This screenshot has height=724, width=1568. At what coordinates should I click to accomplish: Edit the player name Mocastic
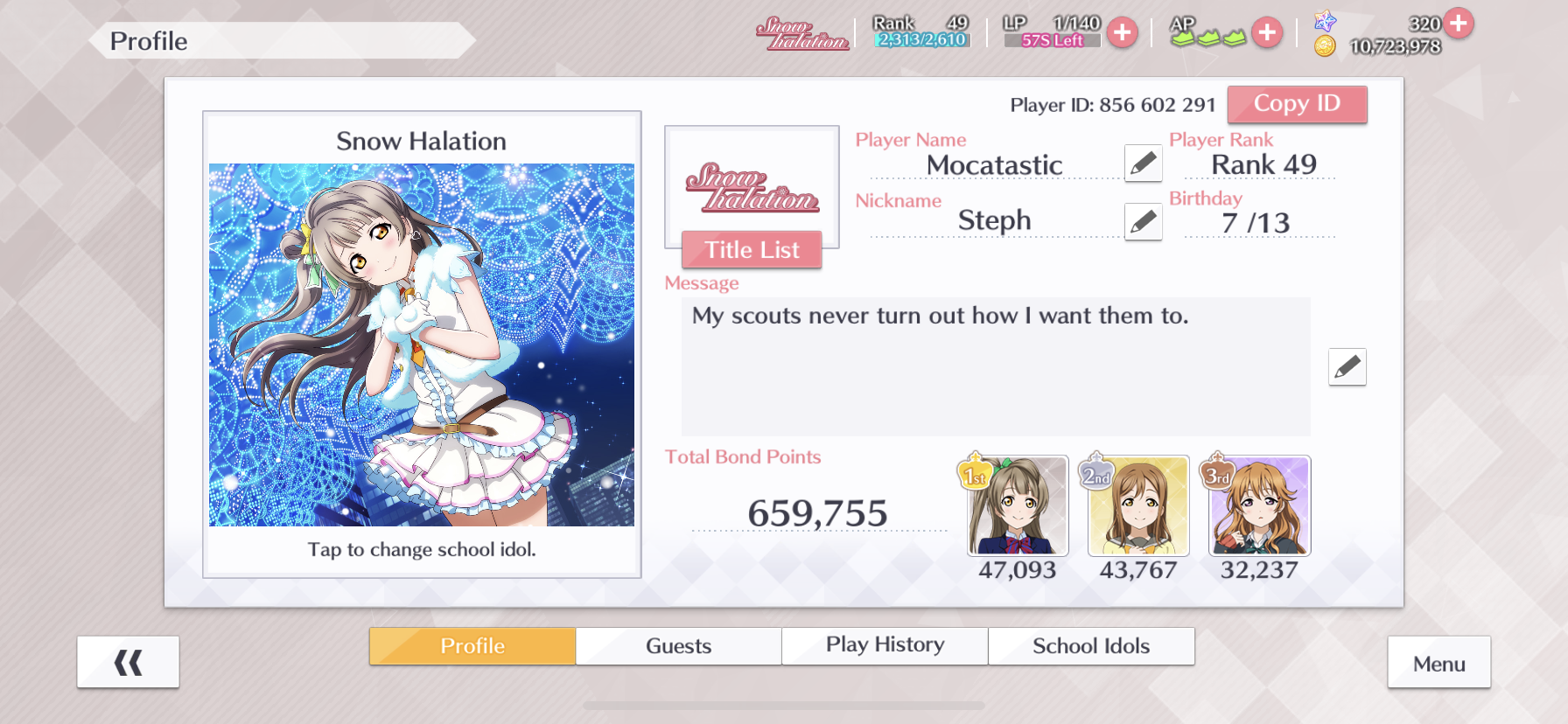[1143, 164]
